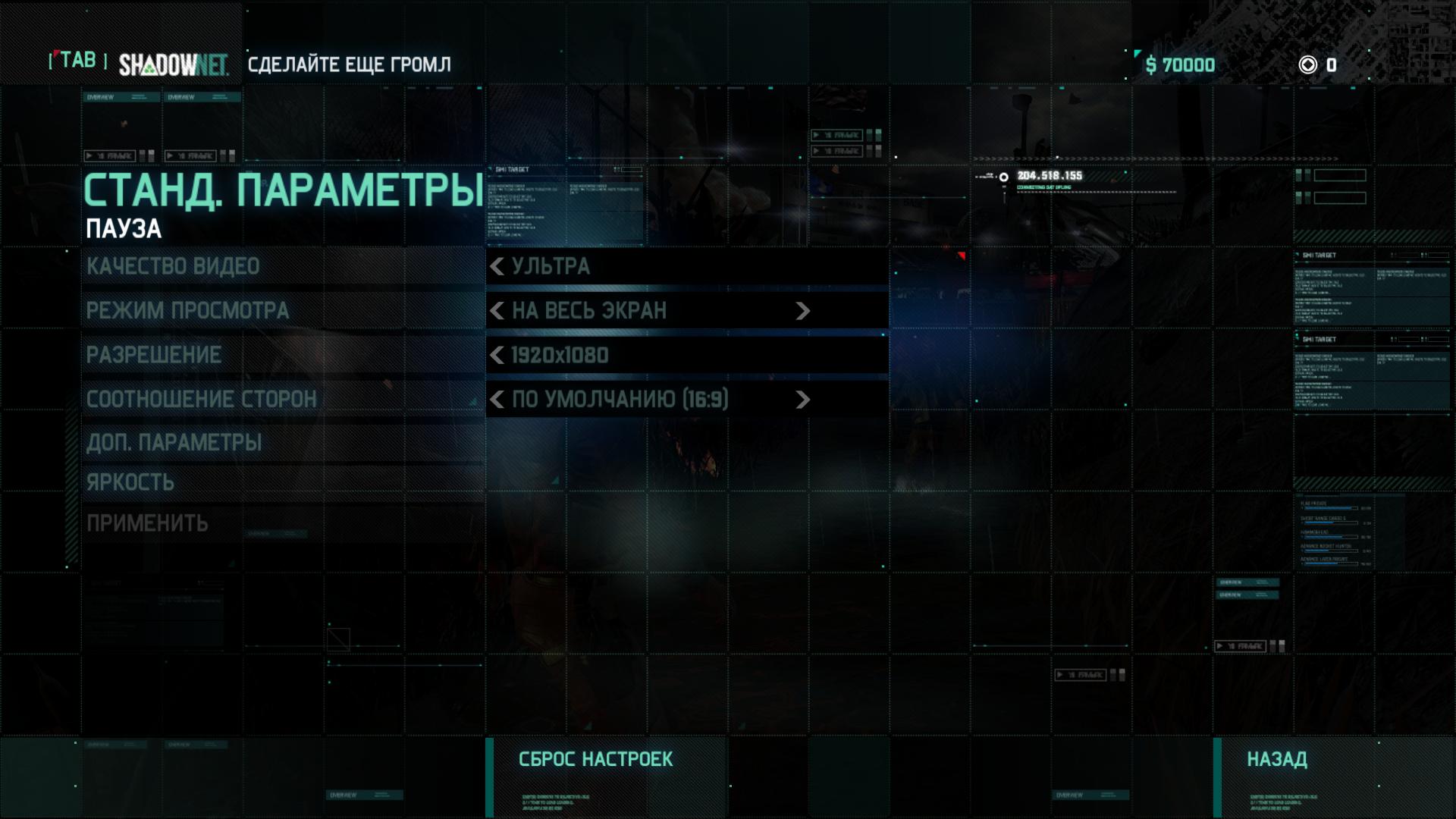Image resolution: width=1456 pixels, height=819 pixels.
Task: Click left arrow beside НА ВЕСЬ ЭКРАН
Action: pyautogui.click(x=497, y=311)
